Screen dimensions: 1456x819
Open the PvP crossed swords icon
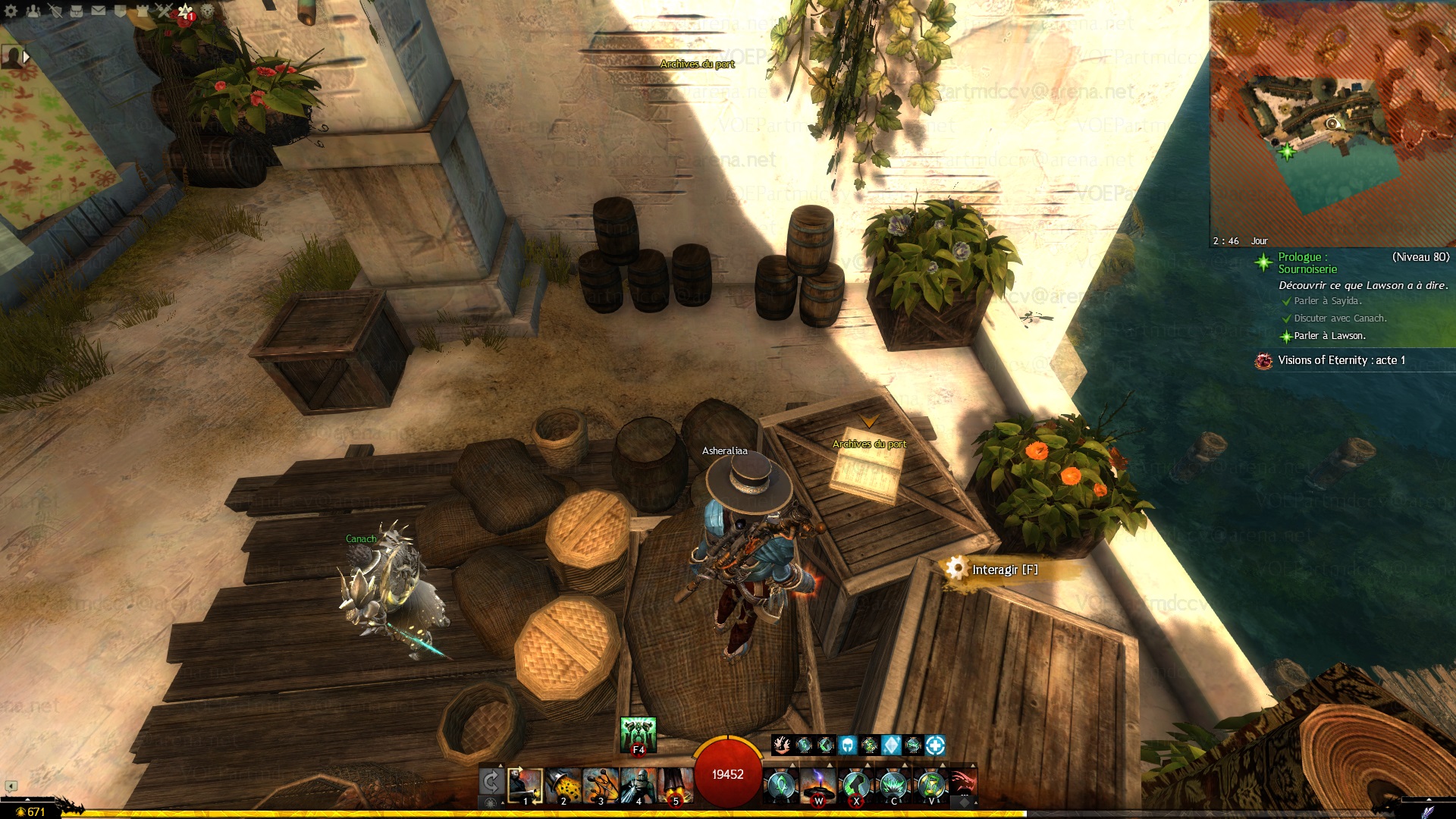164,11
